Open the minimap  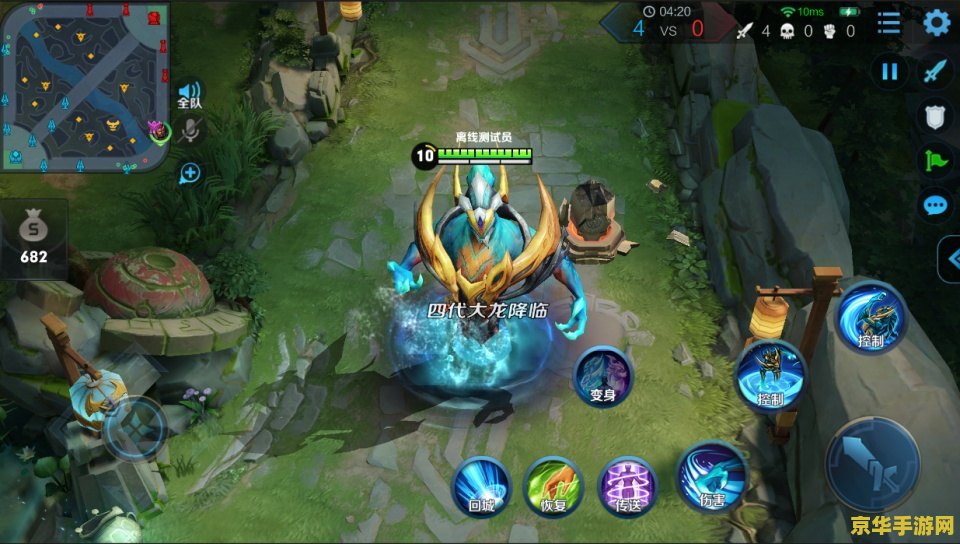click(85, 87)
